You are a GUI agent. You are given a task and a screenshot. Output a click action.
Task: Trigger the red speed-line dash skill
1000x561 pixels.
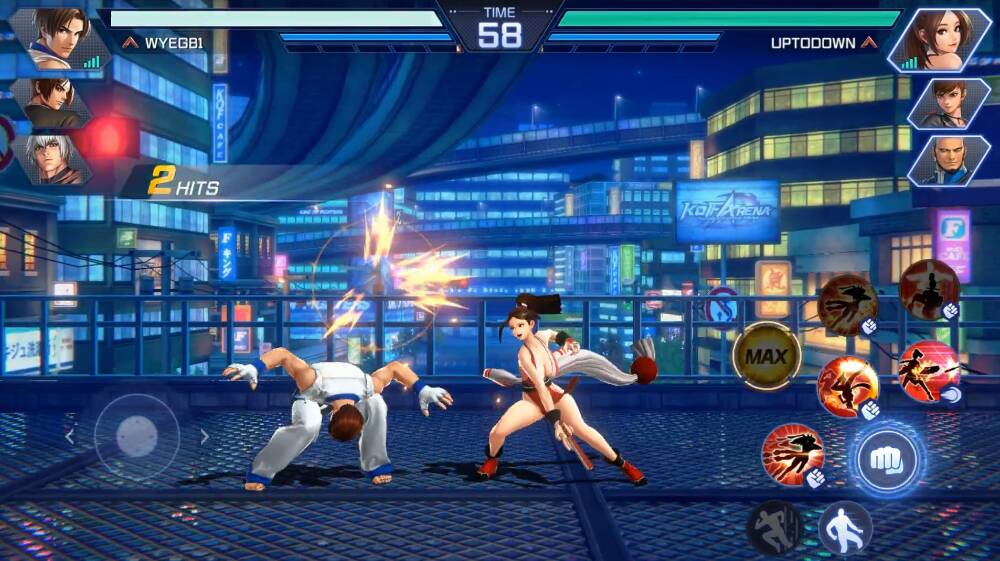tap(793, 454)
